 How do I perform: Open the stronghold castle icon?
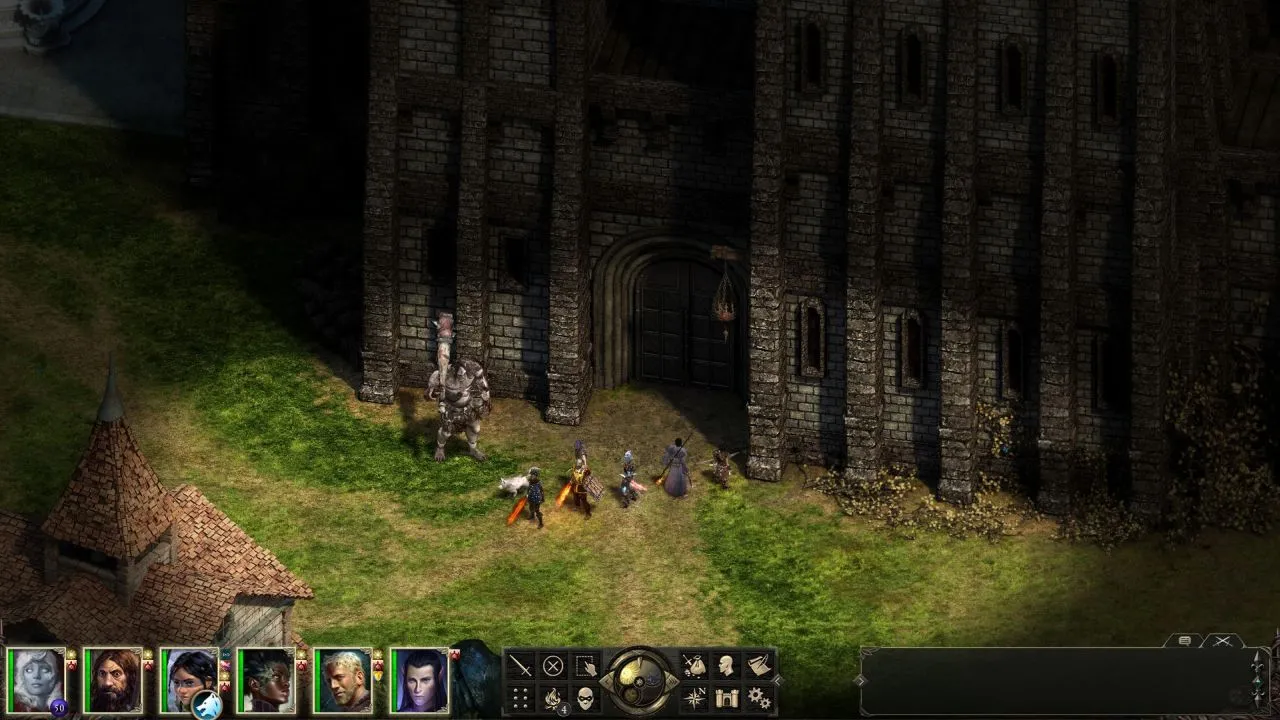pos(726,698)
